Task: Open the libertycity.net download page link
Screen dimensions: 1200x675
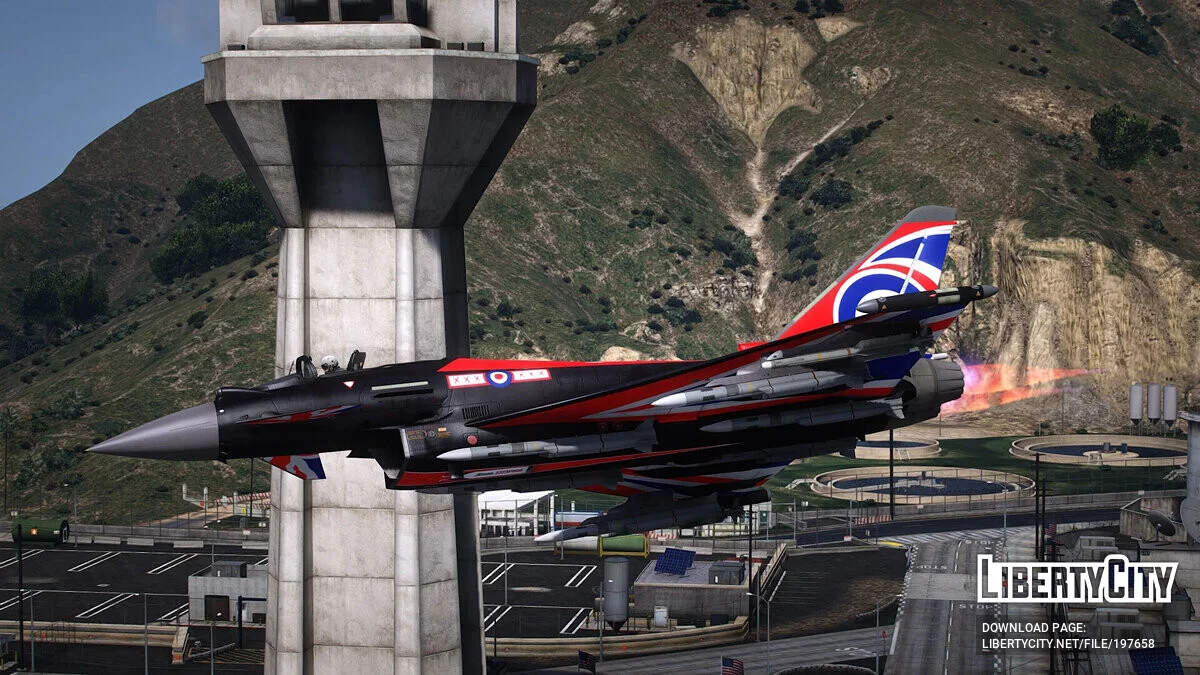Action: pos(1067,644)
